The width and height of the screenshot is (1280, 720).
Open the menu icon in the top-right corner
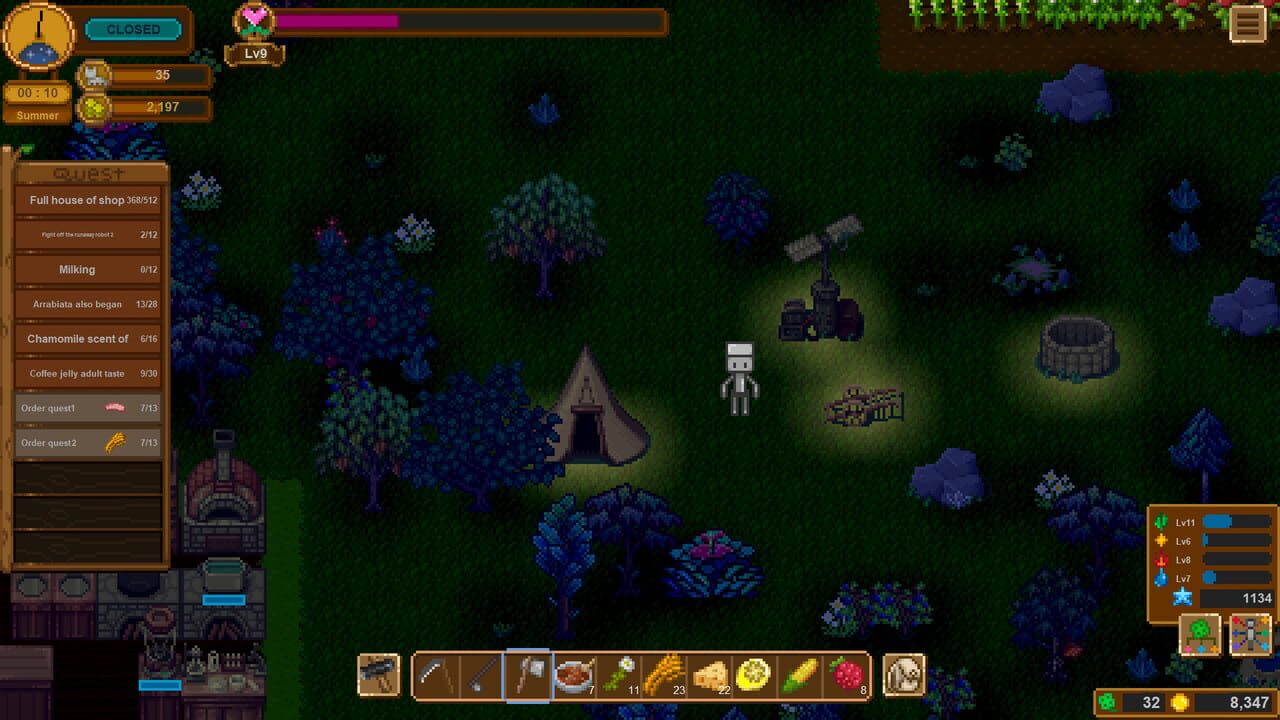coord(1248,24)
